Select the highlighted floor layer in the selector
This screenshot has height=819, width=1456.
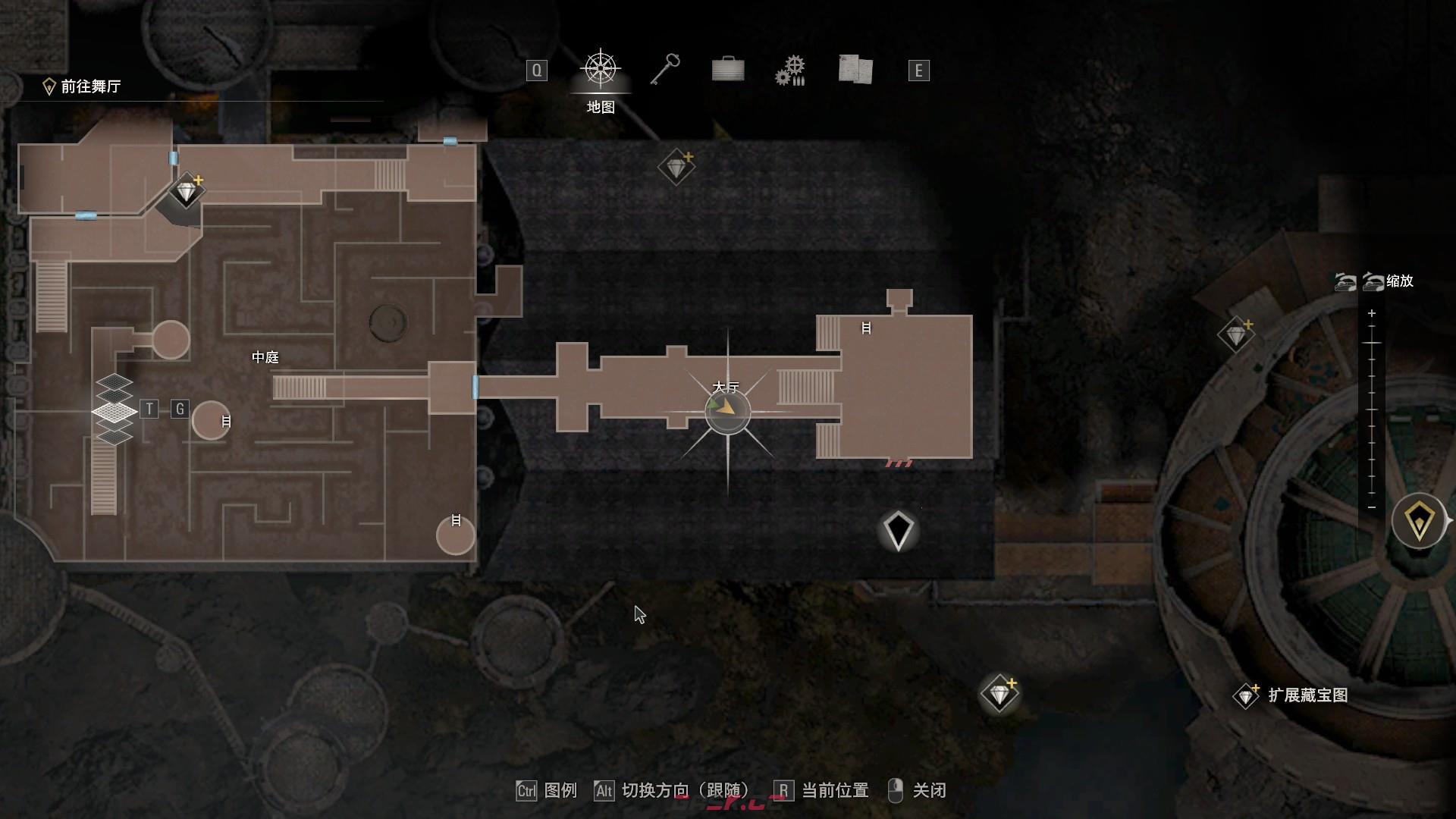[x=114, y=412]
